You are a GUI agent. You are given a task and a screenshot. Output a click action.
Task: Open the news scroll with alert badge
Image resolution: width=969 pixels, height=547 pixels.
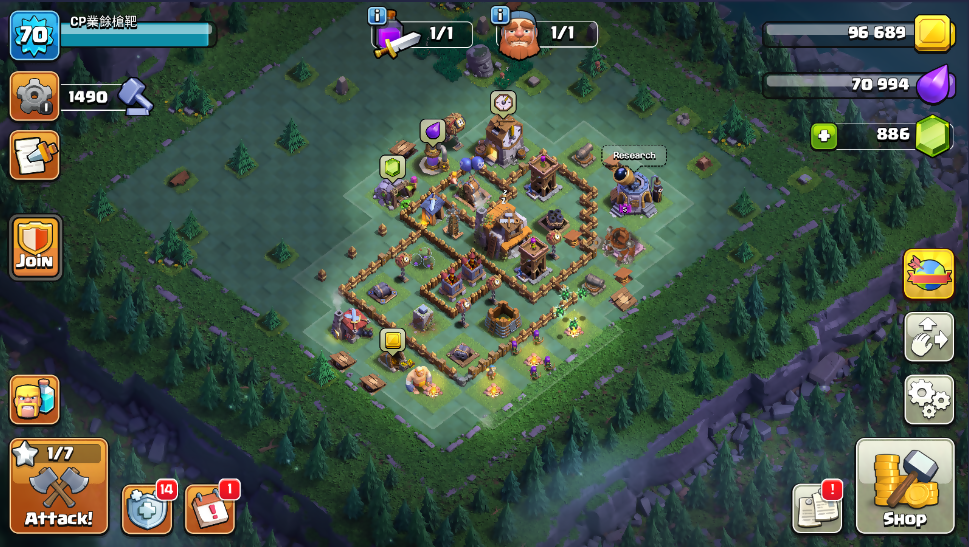pos(817,507)
